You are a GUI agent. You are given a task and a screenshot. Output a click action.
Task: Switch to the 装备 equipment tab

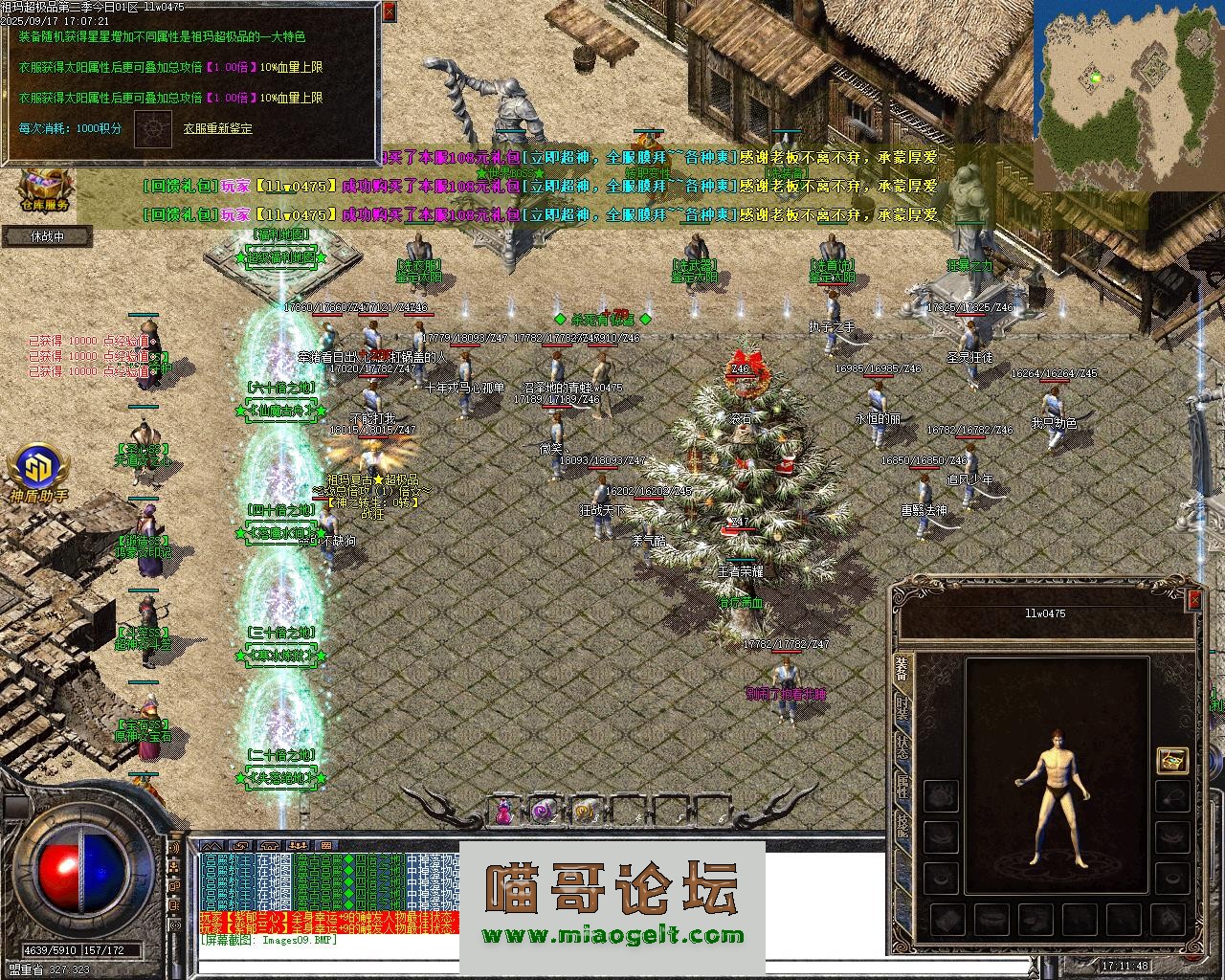click(x=902, y=670)
